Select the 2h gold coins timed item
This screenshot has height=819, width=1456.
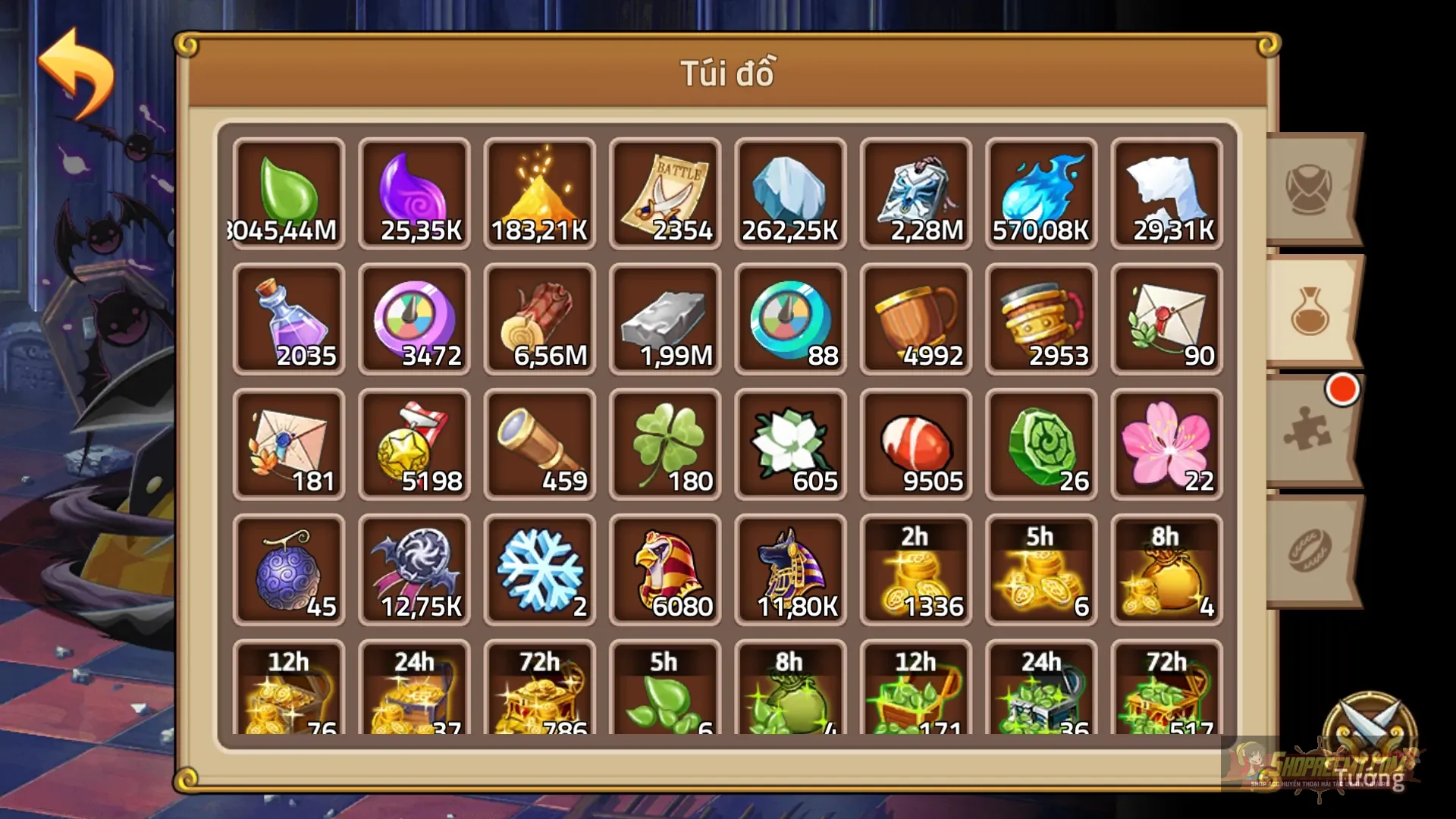[x=916, y=569]
